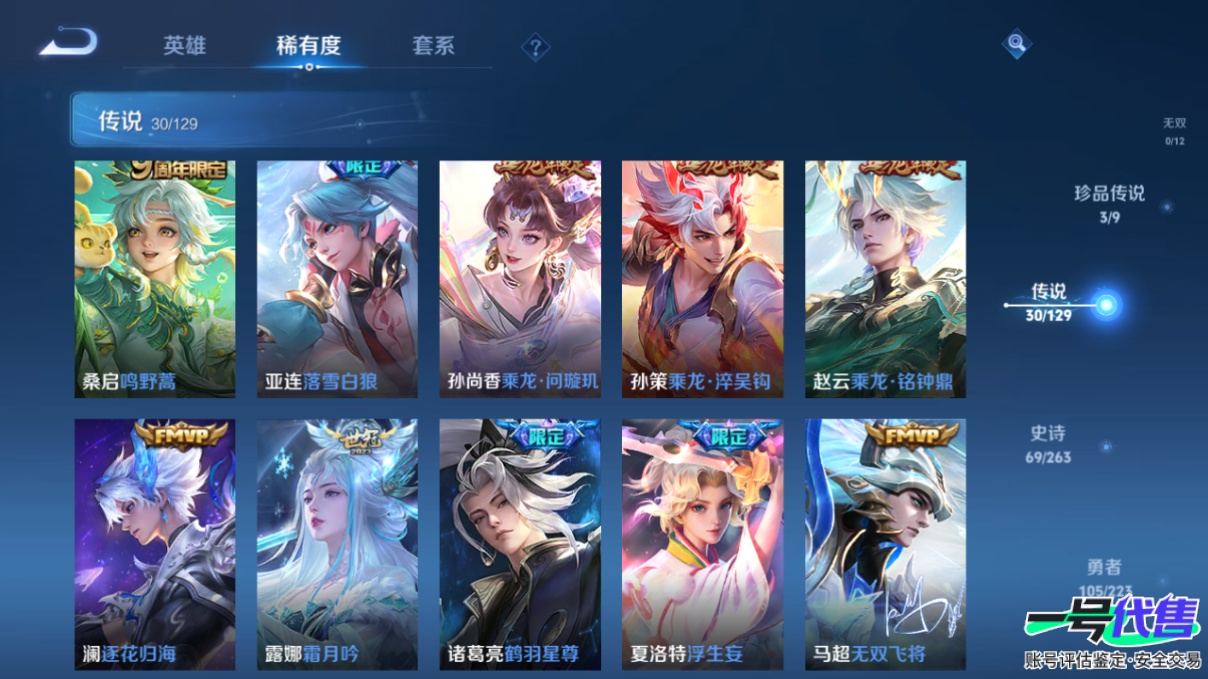Select the 桑启 鸣野蒿 skin card
This screenshot has height=679, width=1208.
(155, 279)
